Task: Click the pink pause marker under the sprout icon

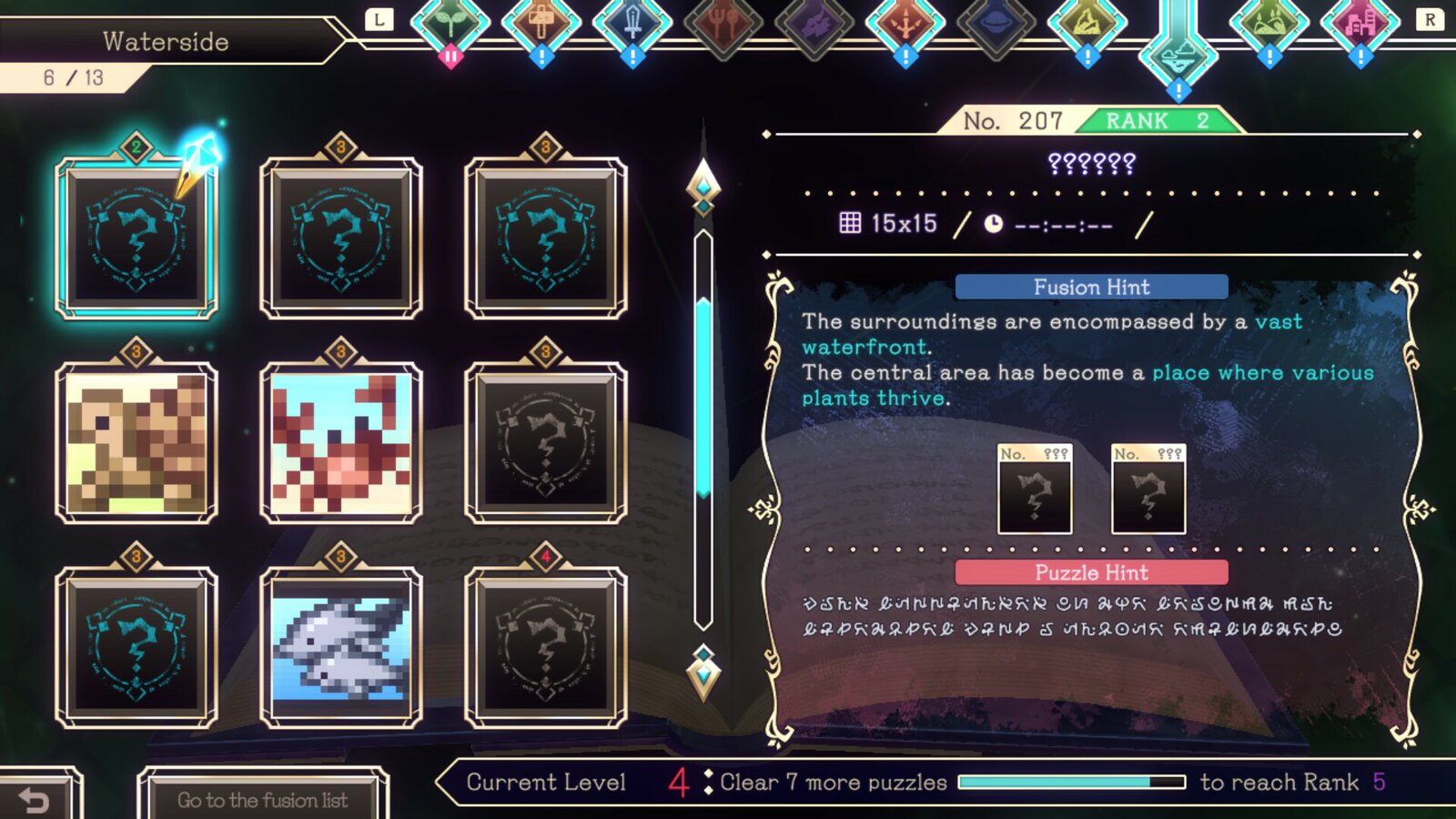Action: pyautogui.click(x=450, y=56)
